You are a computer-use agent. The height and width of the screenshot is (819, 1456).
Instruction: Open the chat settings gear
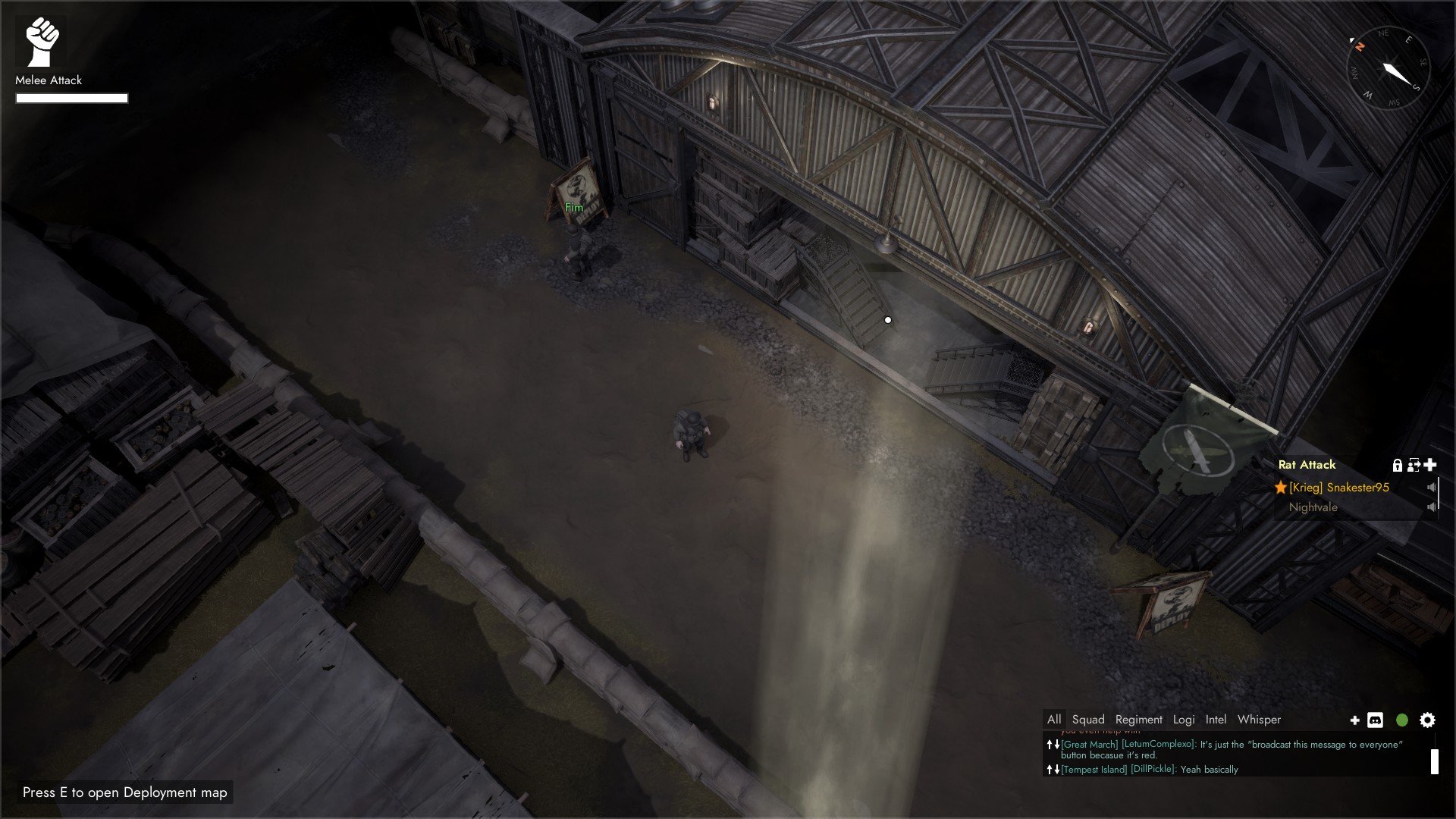1426,720
